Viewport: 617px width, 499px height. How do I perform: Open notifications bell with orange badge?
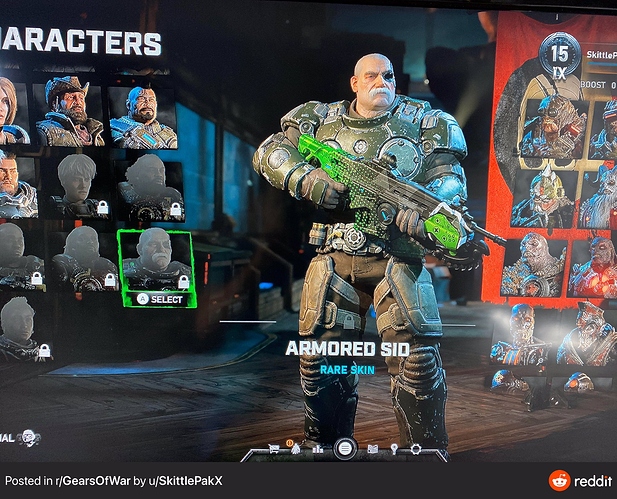(x=296, y=448)
